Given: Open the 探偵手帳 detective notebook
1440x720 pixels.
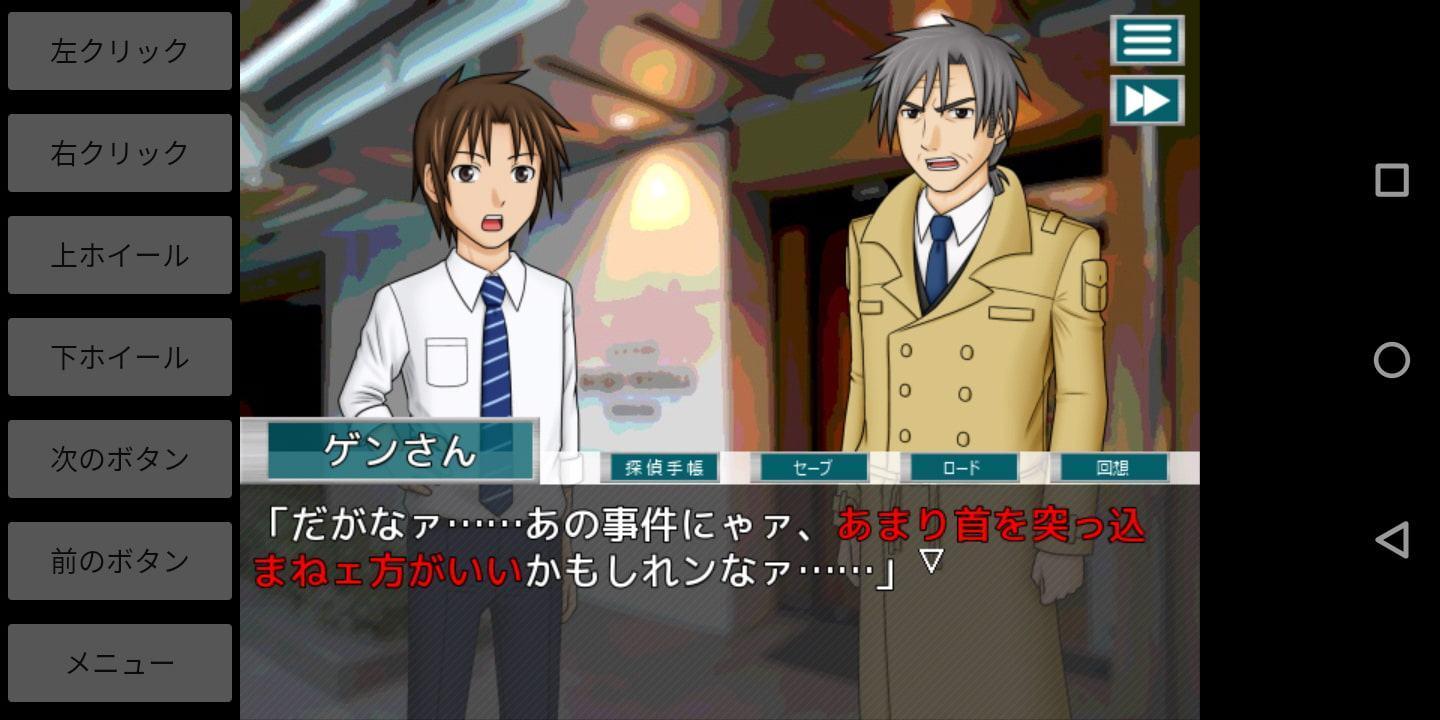Looking at the screenshot, I should (664, 467).
